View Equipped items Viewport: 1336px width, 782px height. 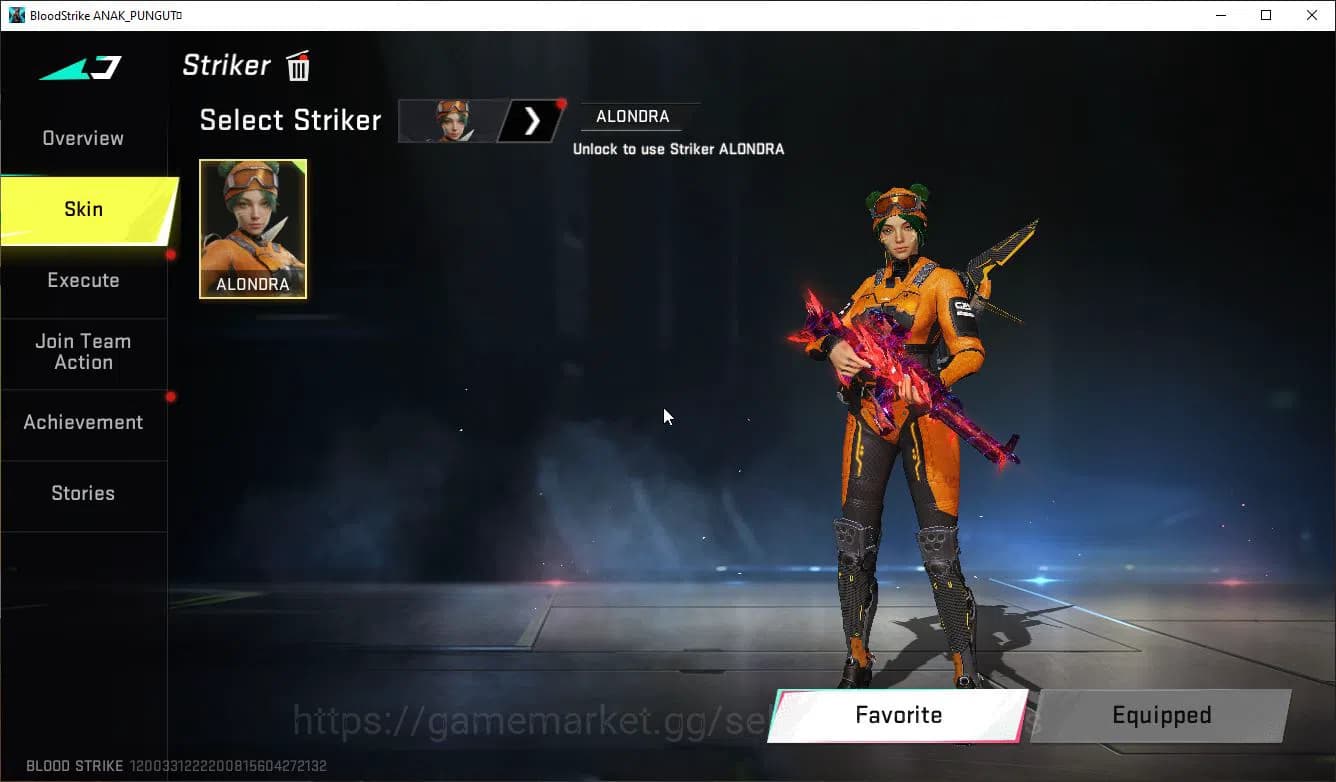(1161, 715)
